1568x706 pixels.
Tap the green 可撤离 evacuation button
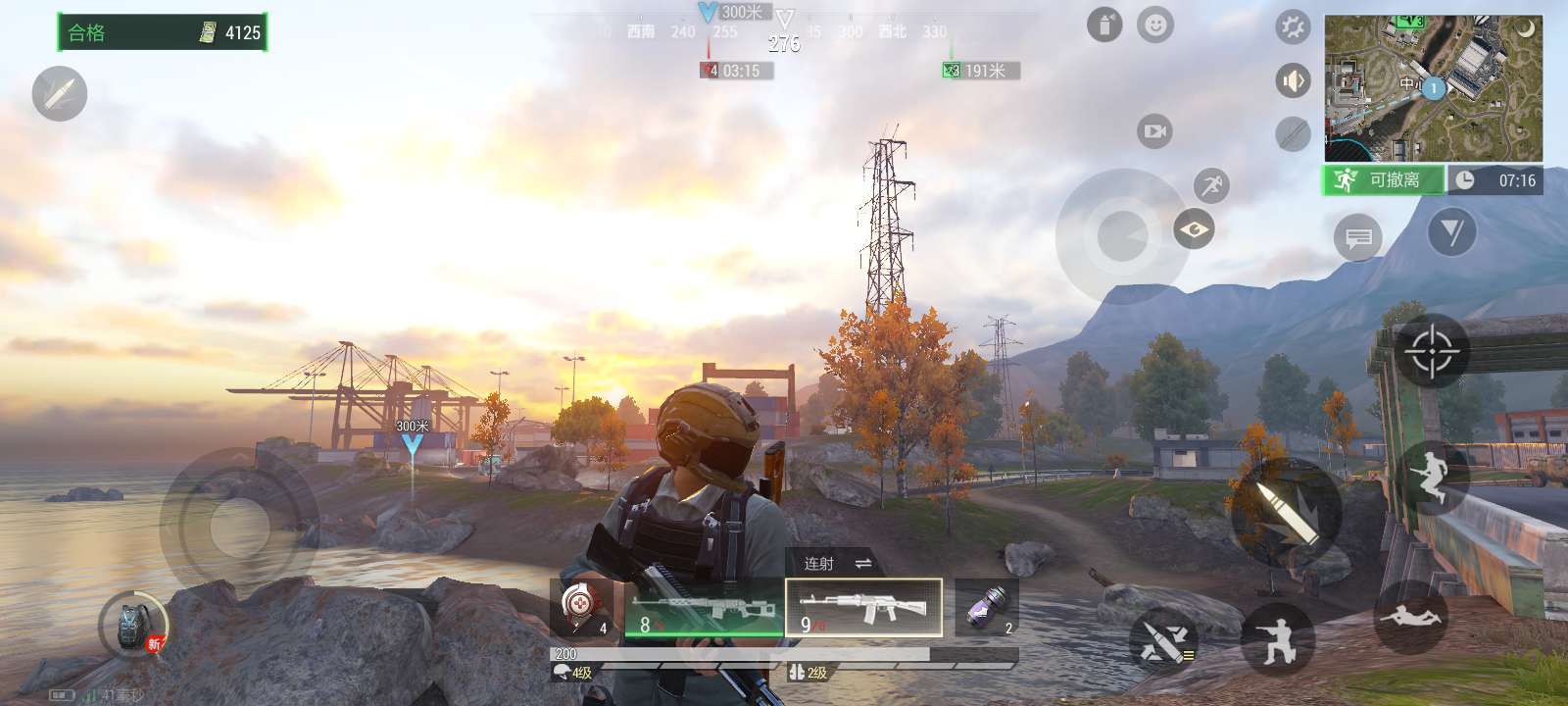point(1383,180)
